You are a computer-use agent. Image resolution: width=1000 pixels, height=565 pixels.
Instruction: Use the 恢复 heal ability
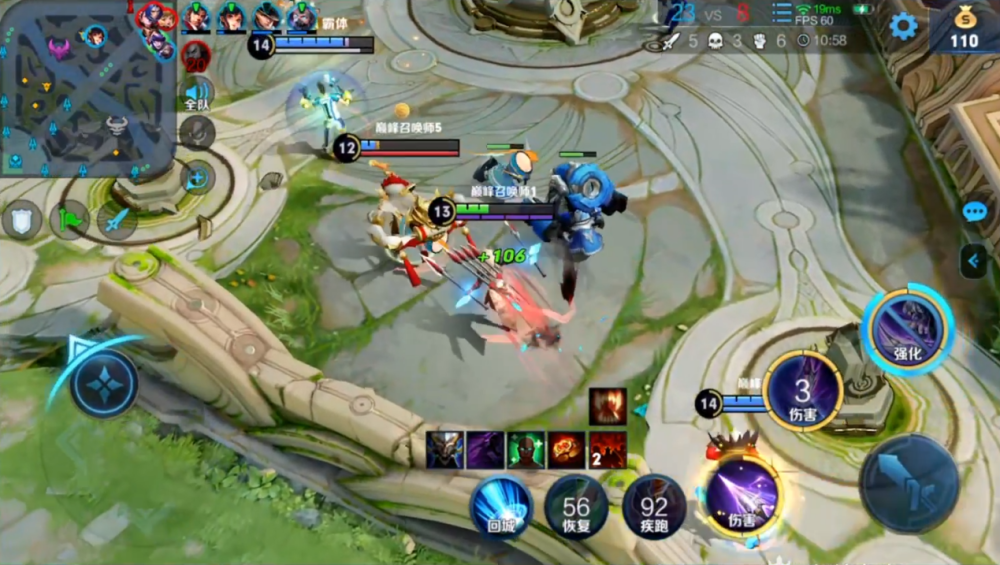576,507
